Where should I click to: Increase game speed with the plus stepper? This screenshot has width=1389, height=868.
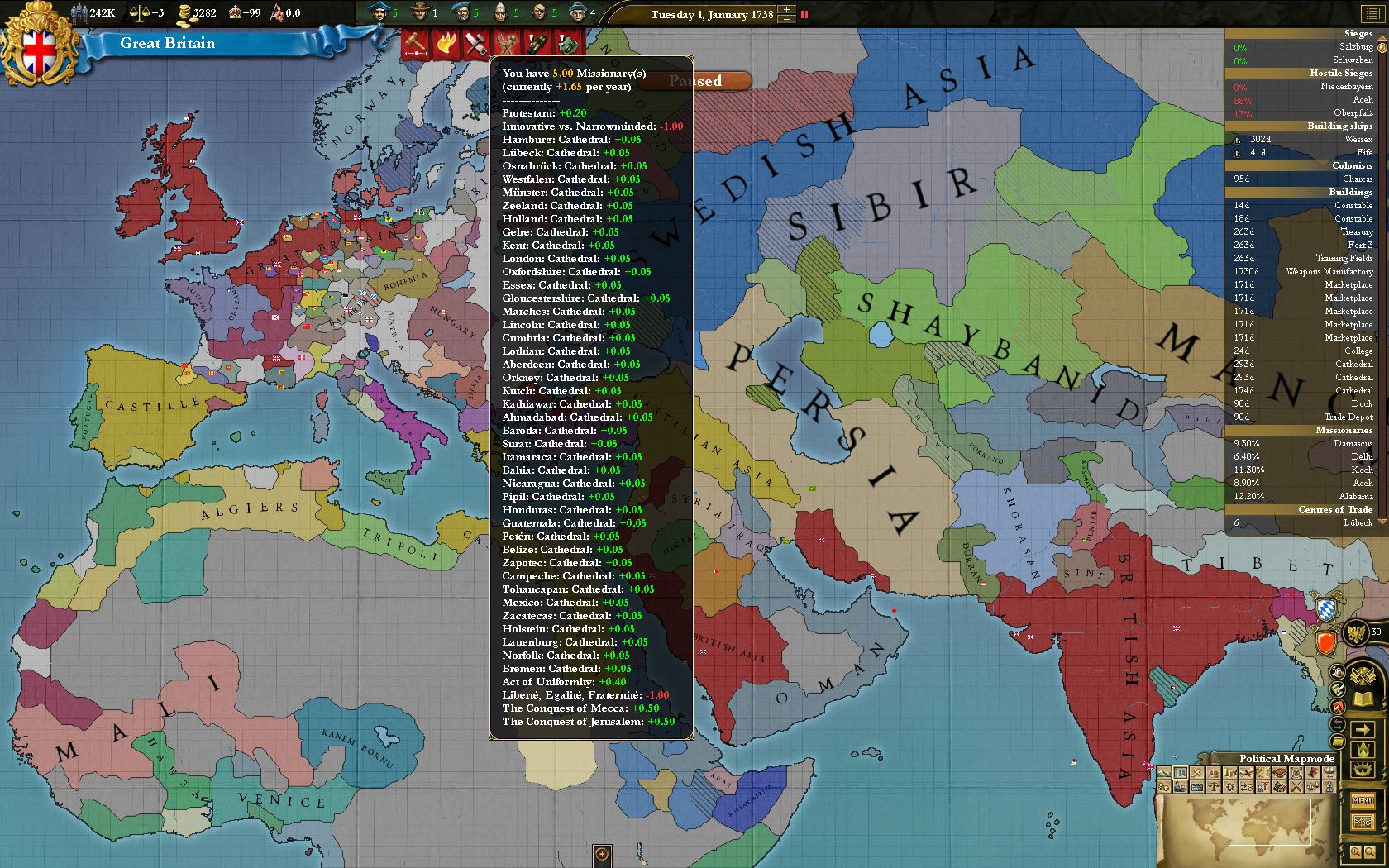787,10
